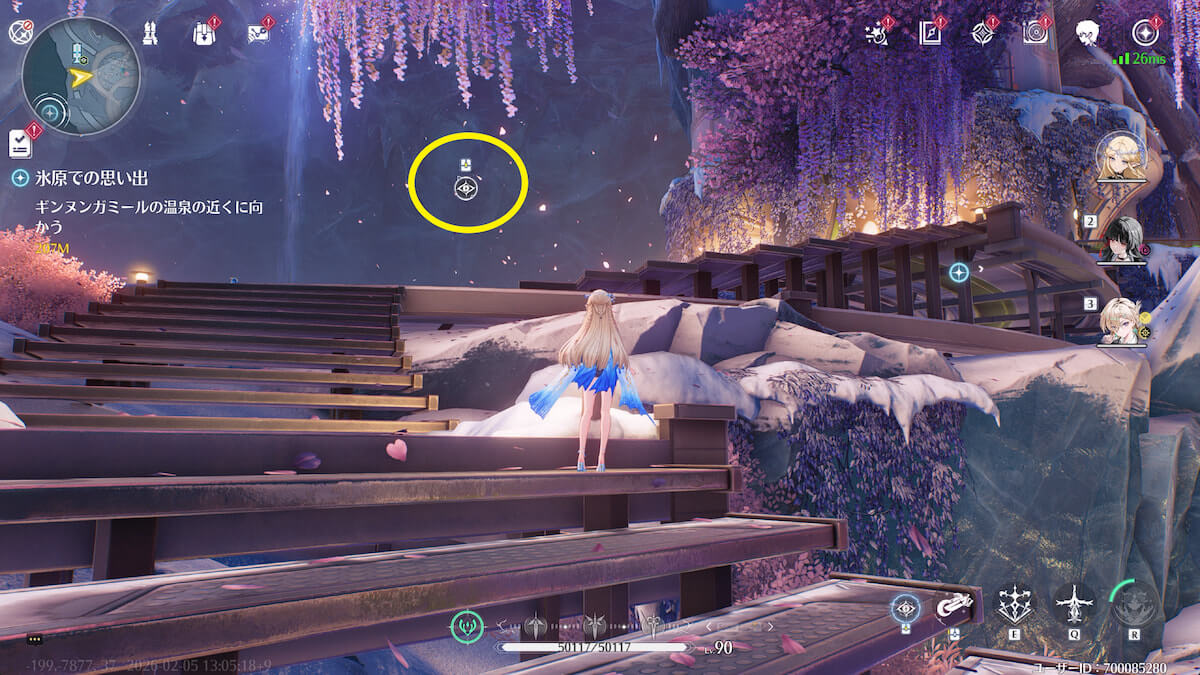Select the 氷原での思い出 quest tracker
Viewport: 1200px width, 675px height.
click(91, 178)
